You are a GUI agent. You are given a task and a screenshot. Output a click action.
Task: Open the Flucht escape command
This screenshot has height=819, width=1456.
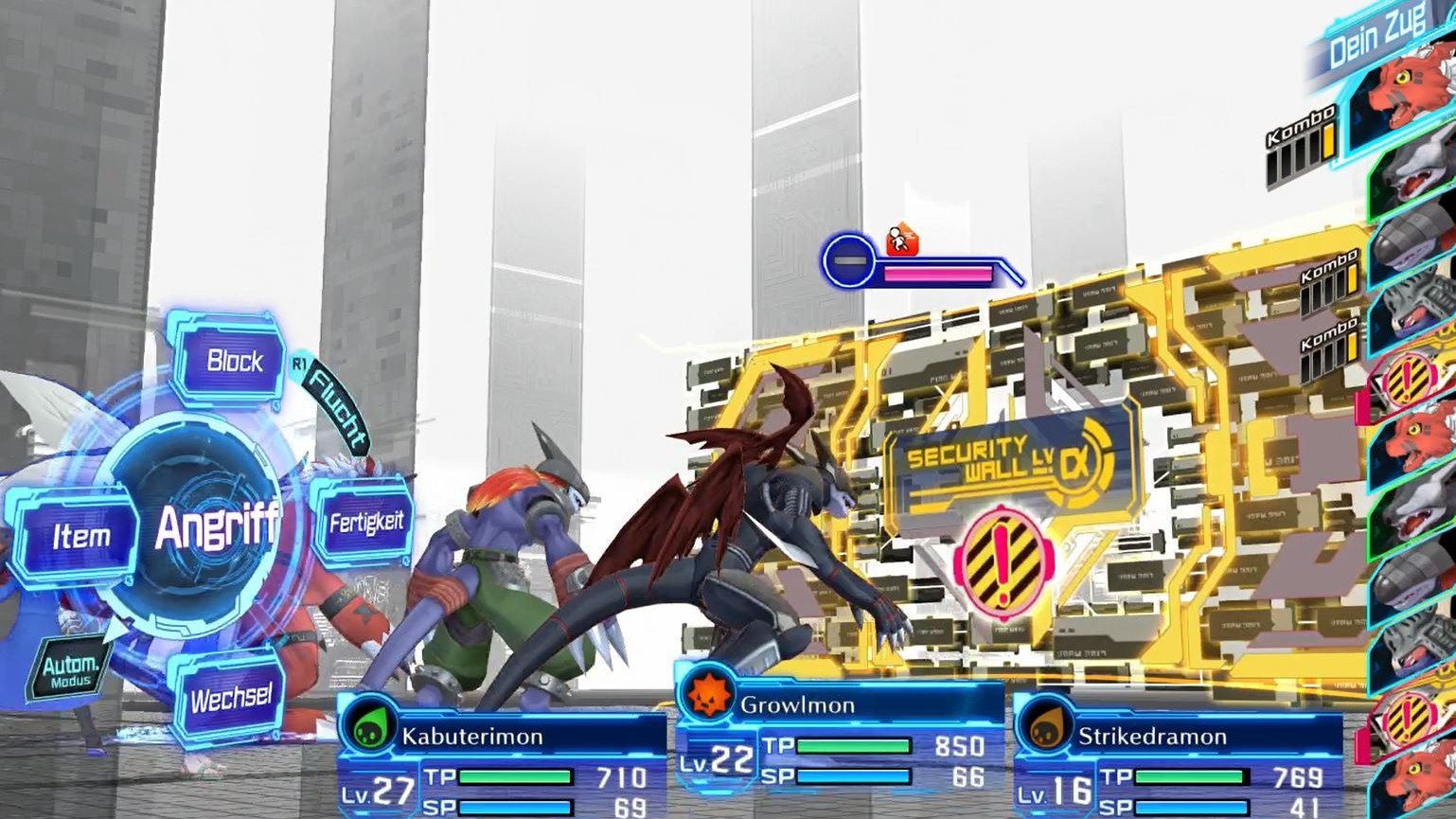point(336,407)
